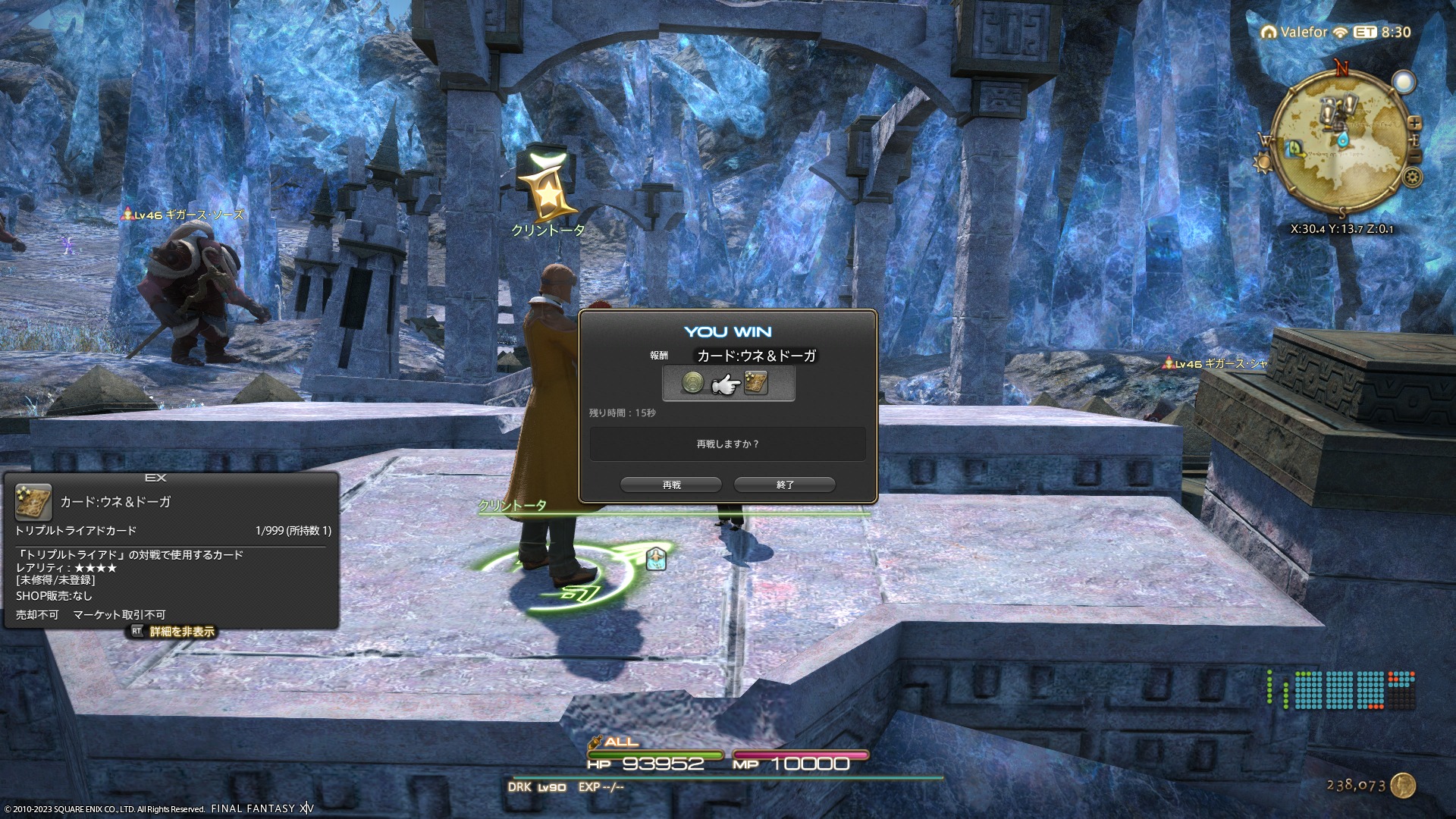Screen dimensions: 1456x819
Task: Click the moon orb above the minimap
Action: click(1404, 82)
